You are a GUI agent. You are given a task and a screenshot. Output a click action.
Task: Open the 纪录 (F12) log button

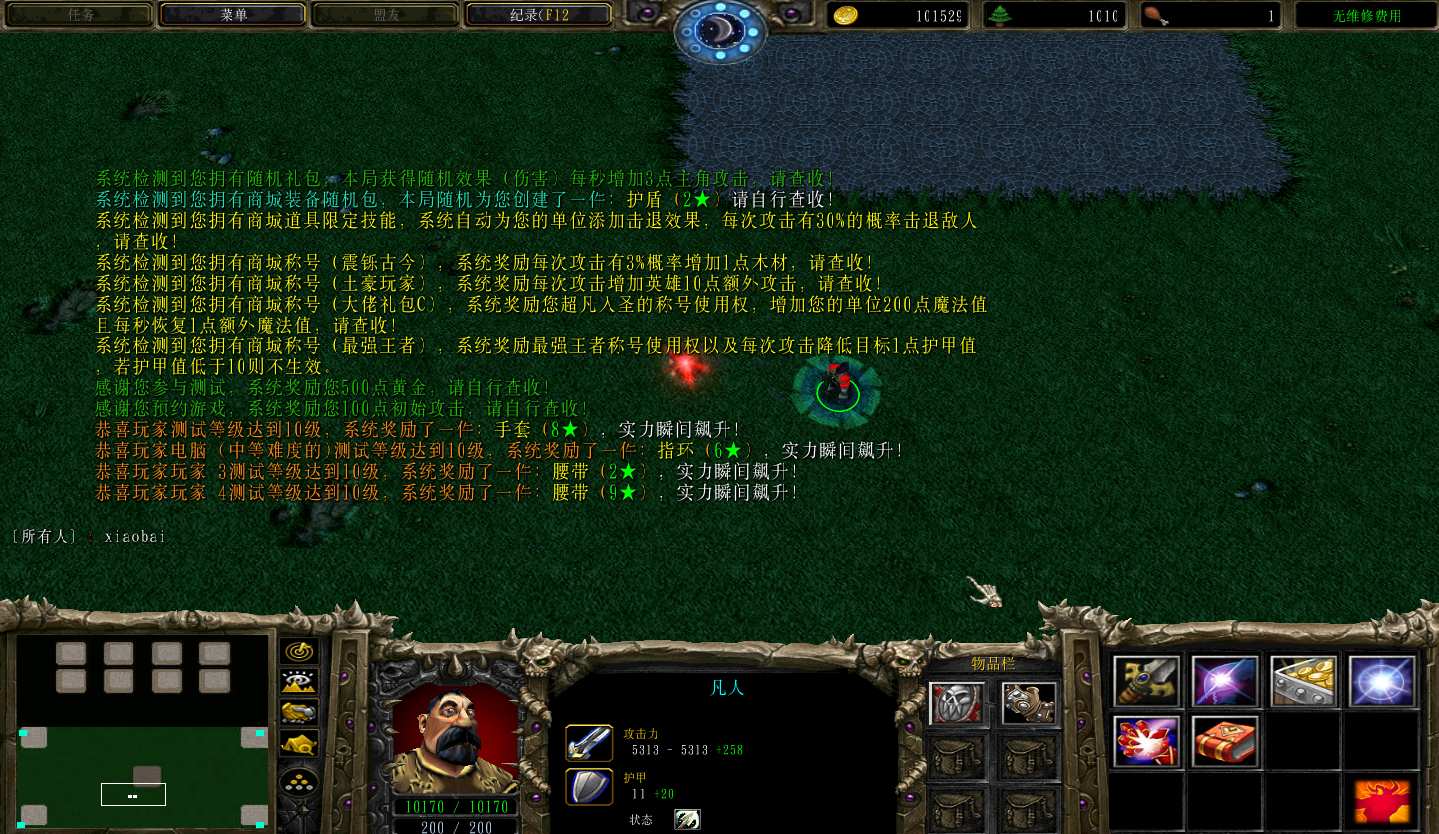539,15
